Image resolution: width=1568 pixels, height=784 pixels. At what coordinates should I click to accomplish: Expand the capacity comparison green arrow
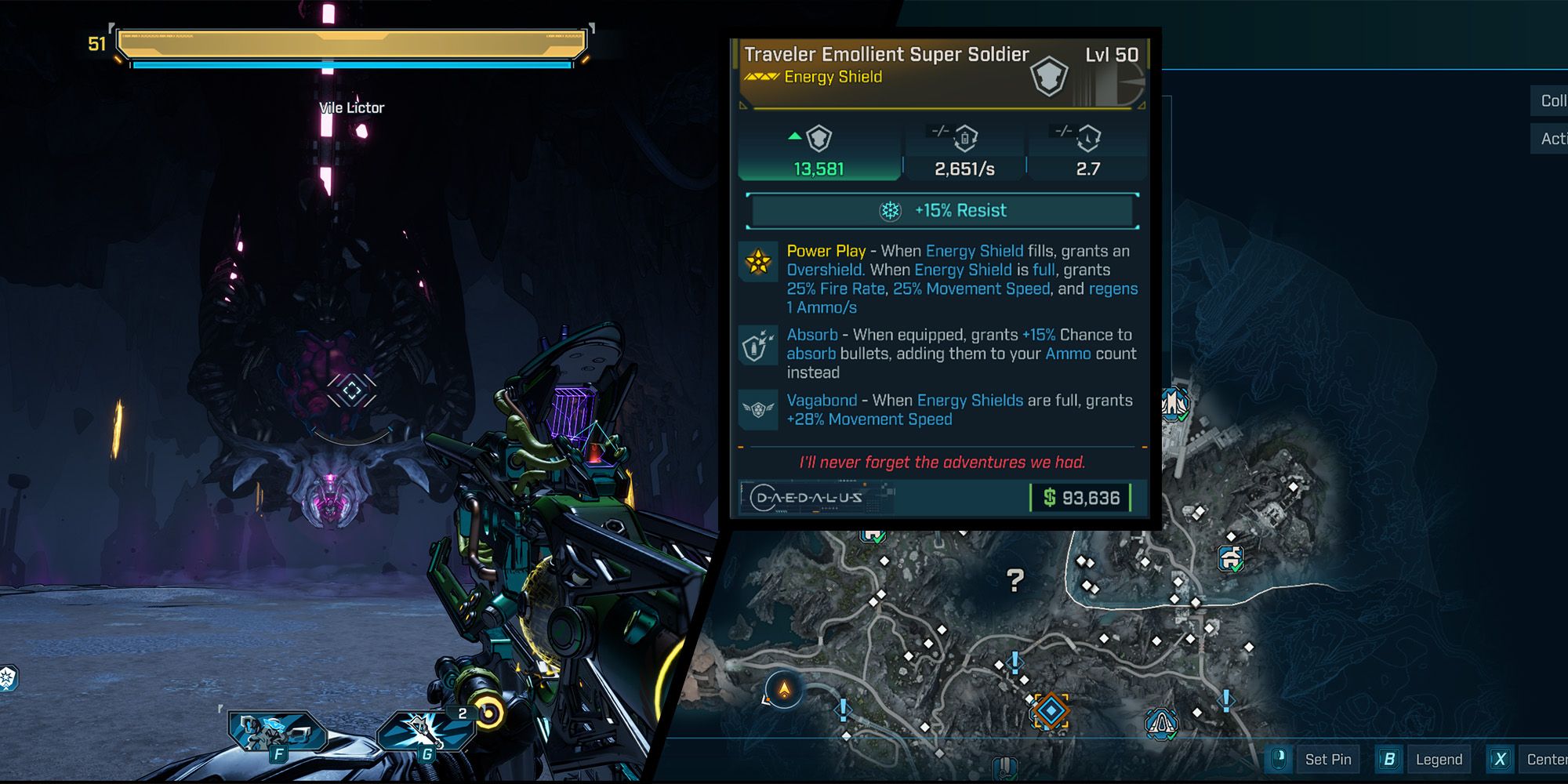coord(794,135)
